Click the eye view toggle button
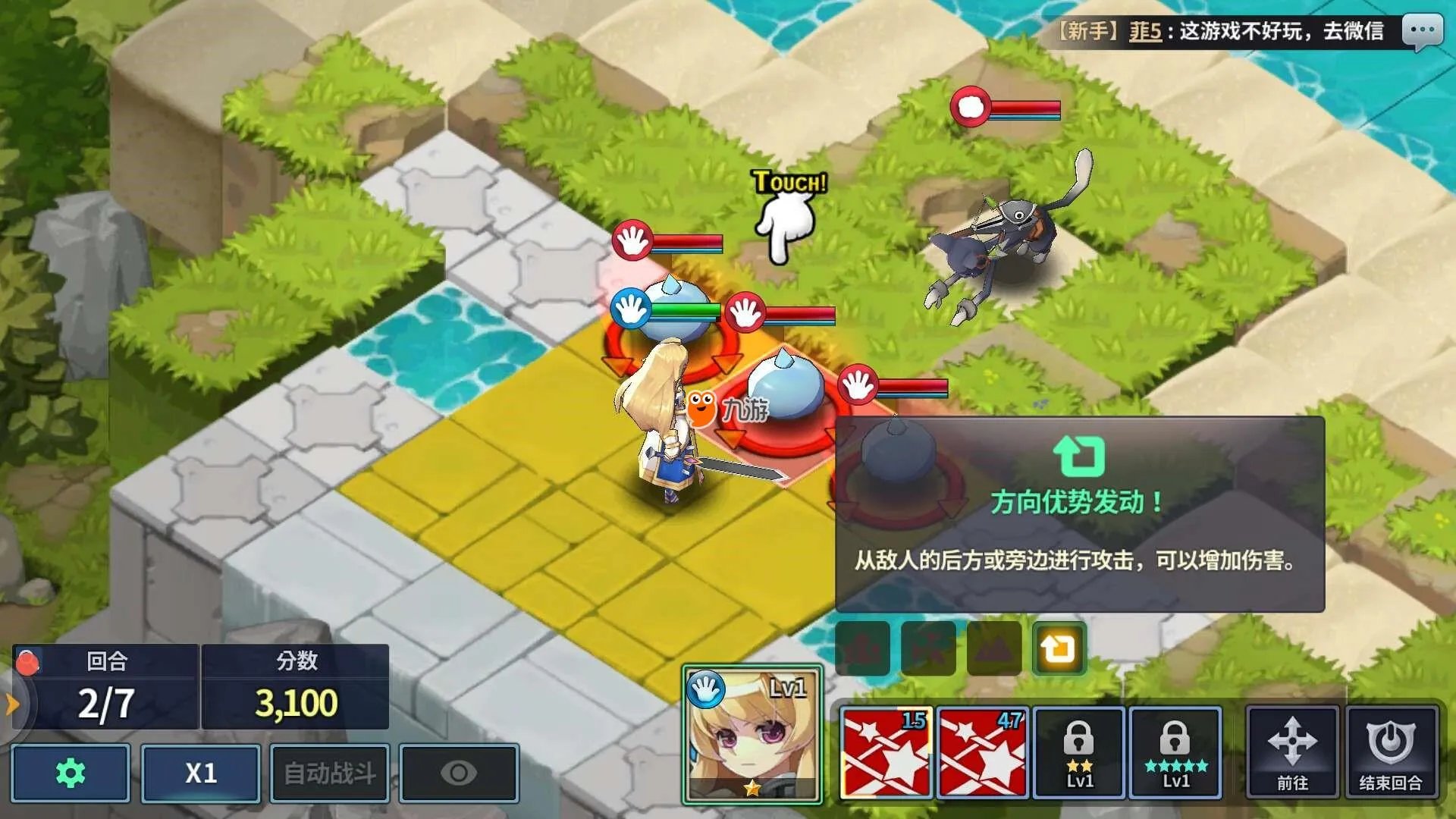The image size is (1456, 819). 459,773
